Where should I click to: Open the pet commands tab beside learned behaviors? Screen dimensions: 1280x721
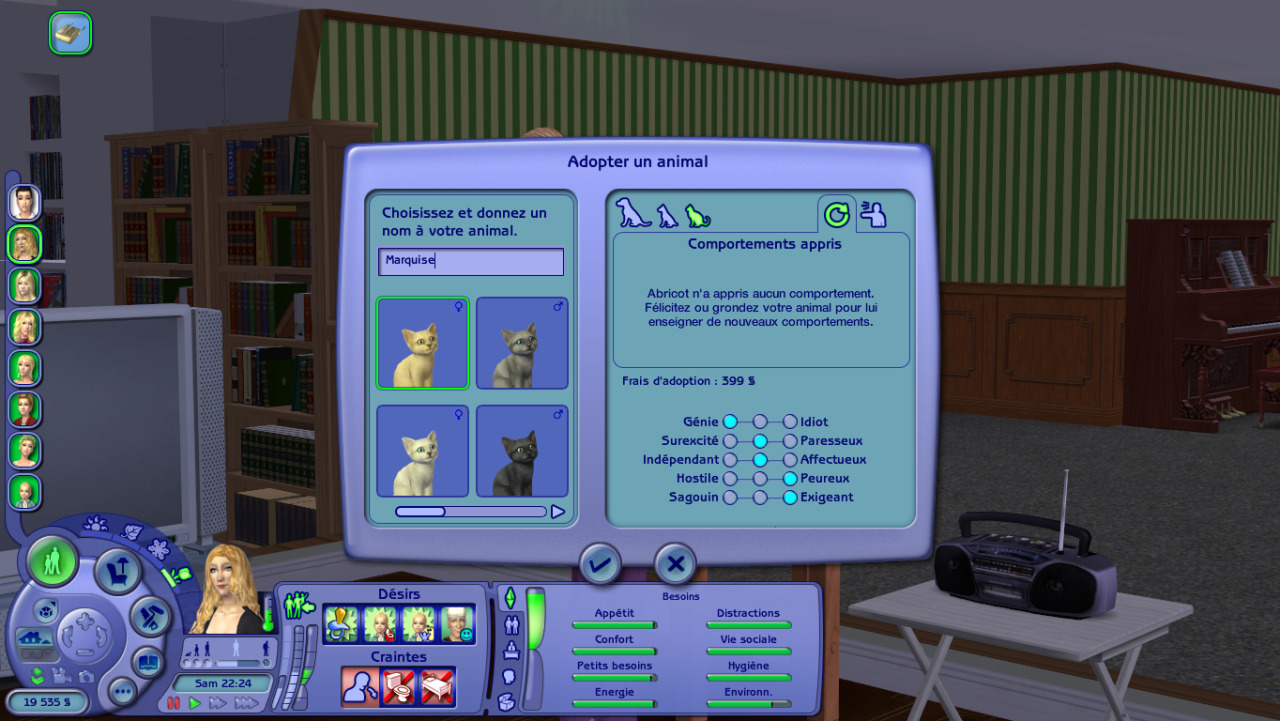pos(874,214)
